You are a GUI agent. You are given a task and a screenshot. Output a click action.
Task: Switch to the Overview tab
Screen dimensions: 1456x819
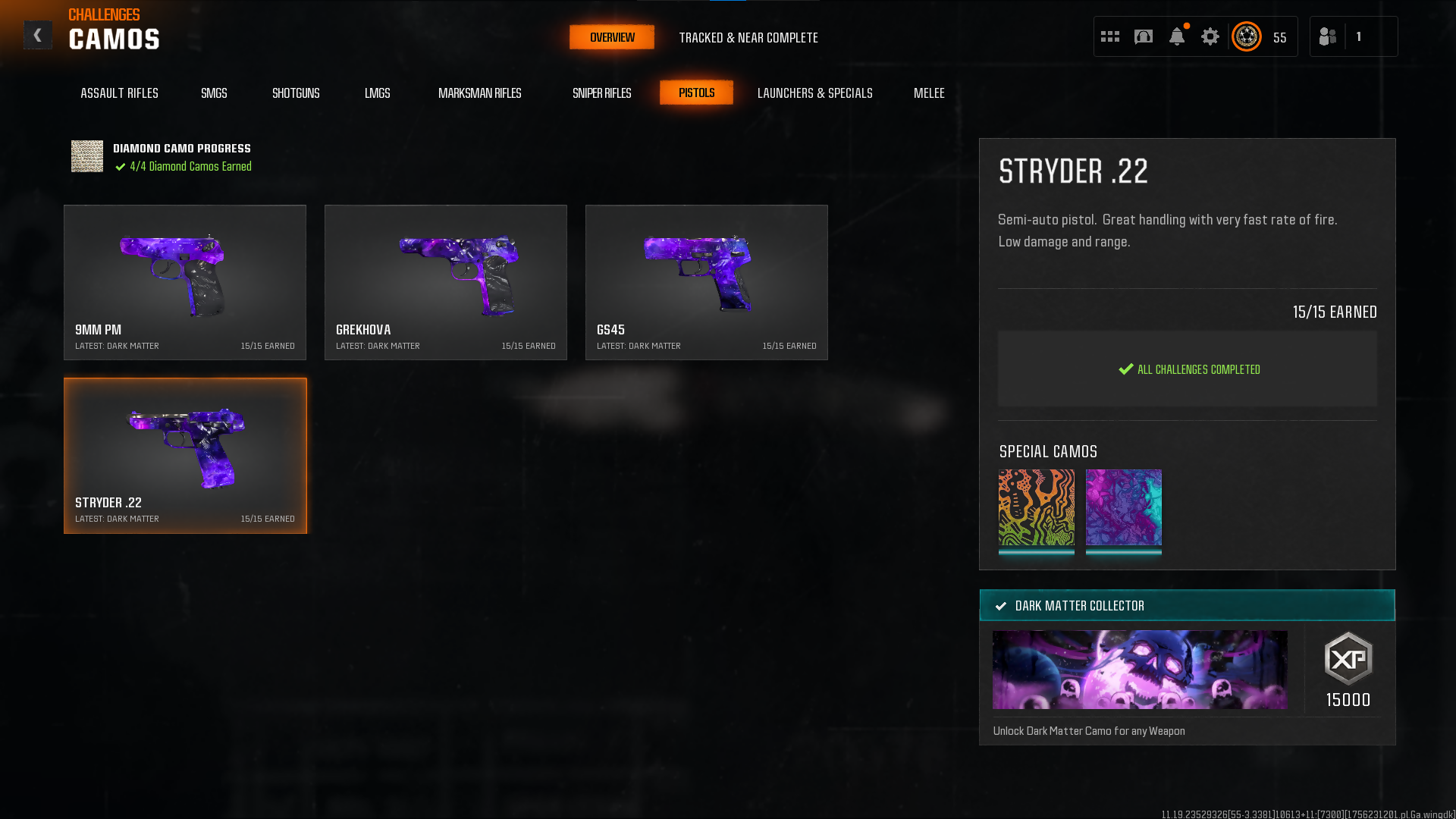612,37
